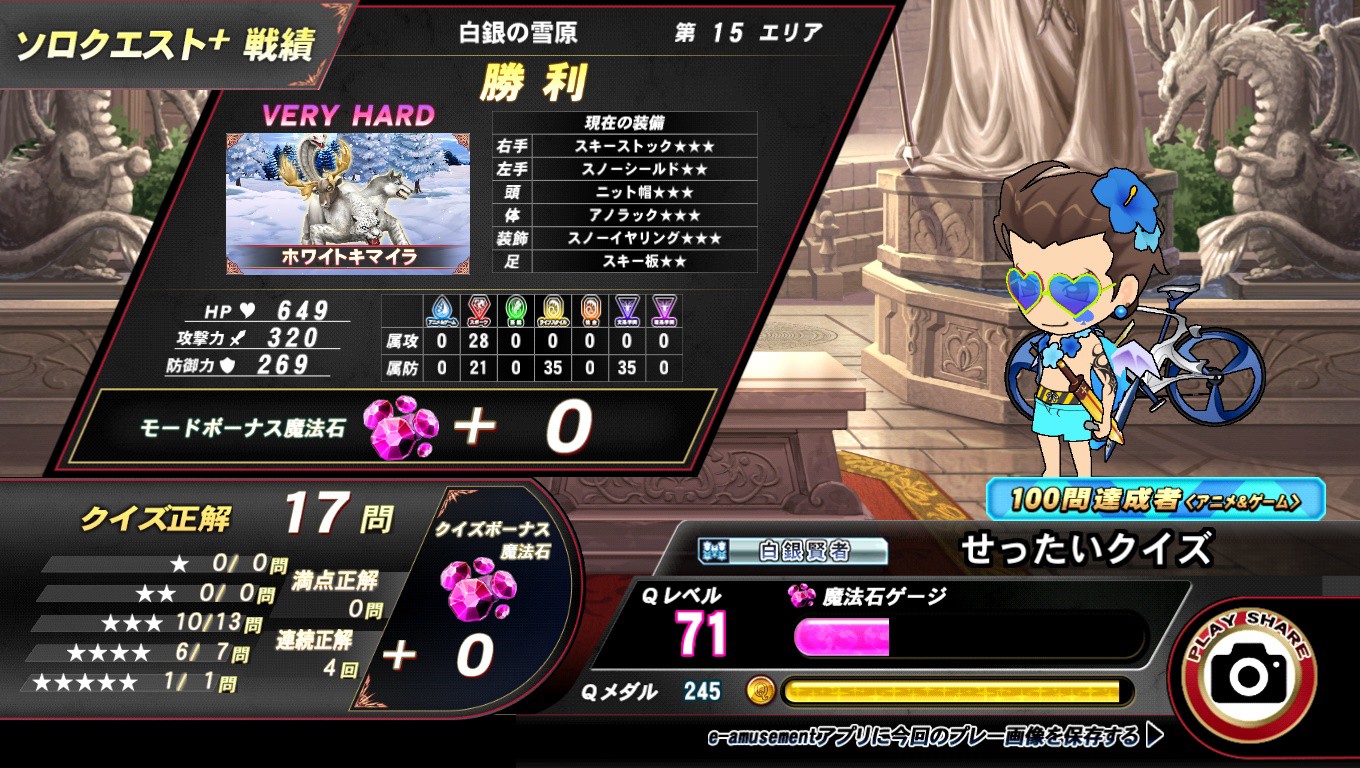Select the 白銀の雪原 第15エリア title bar
1360x768 pixels.
[x=640, y=31]
